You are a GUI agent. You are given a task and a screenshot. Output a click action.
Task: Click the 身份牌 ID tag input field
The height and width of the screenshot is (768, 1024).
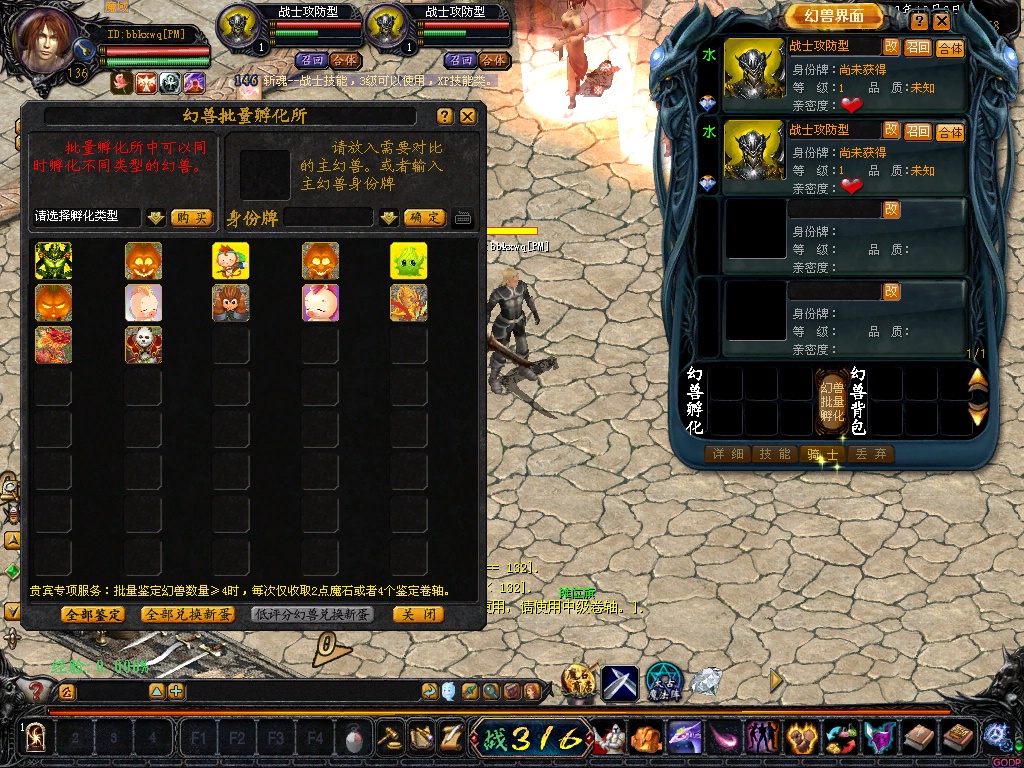[x=328, y=217]
